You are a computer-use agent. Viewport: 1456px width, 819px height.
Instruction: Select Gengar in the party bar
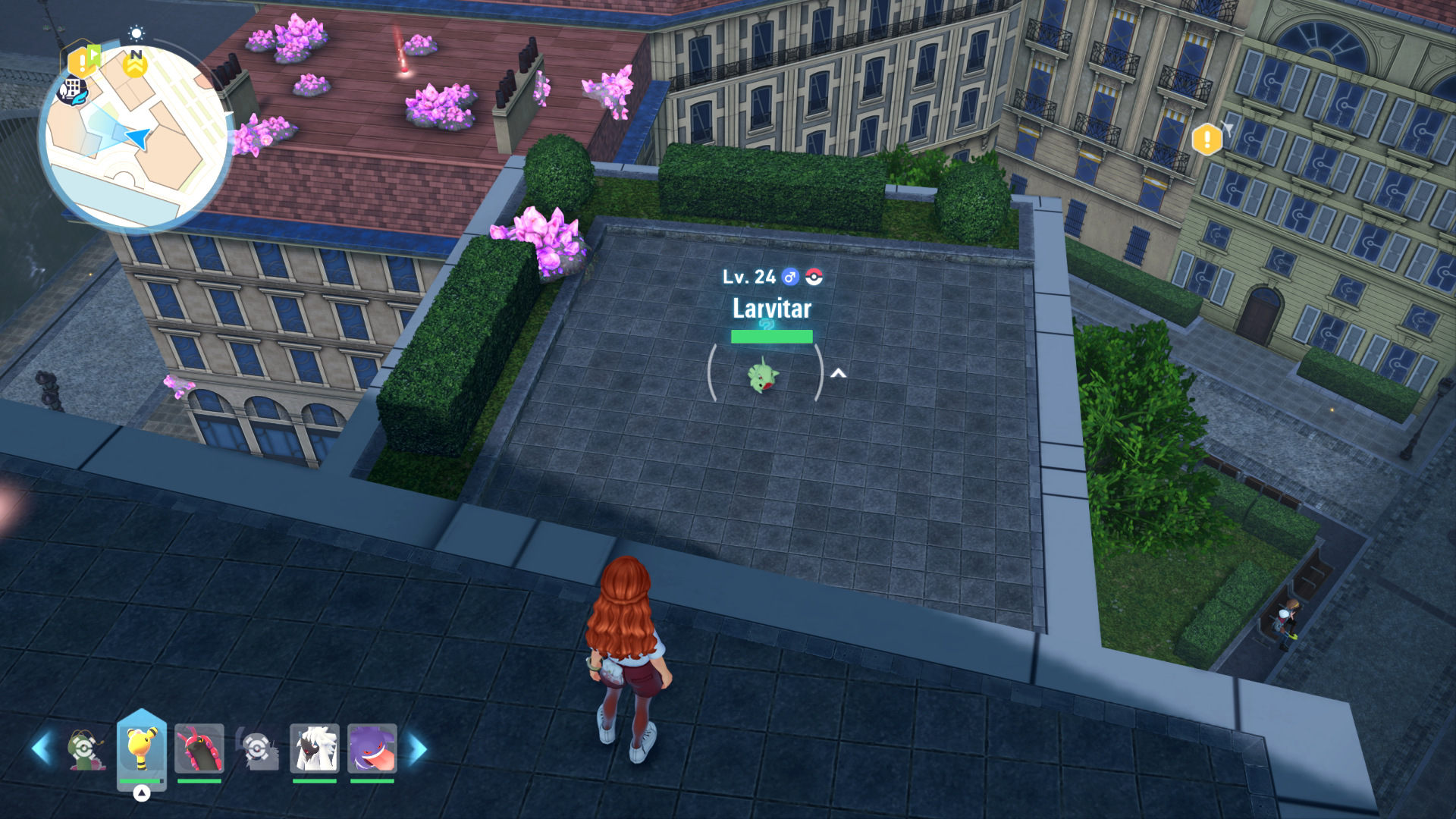coord(372,748)
